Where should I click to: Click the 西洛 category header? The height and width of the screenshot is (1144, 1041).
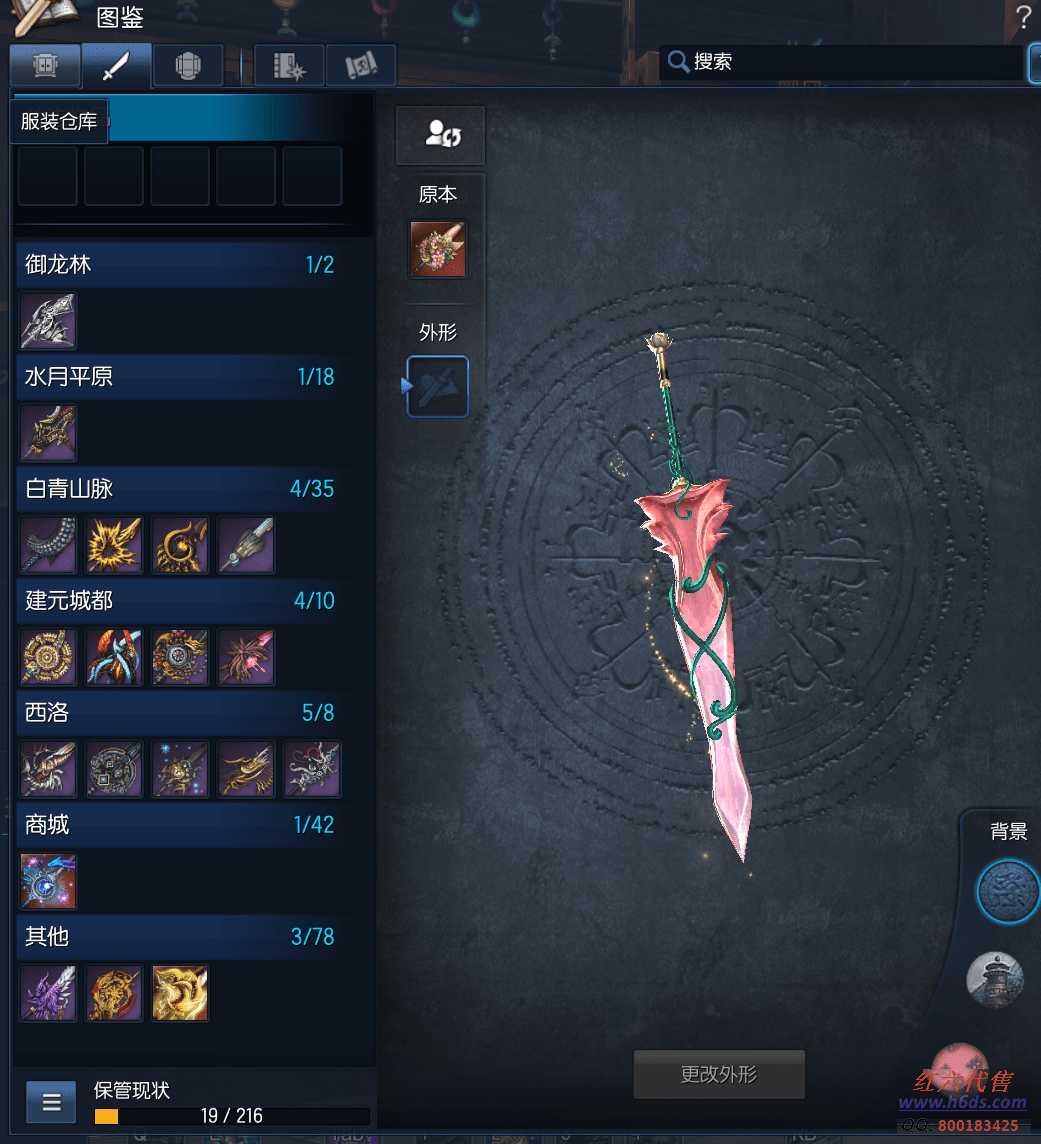182,713
